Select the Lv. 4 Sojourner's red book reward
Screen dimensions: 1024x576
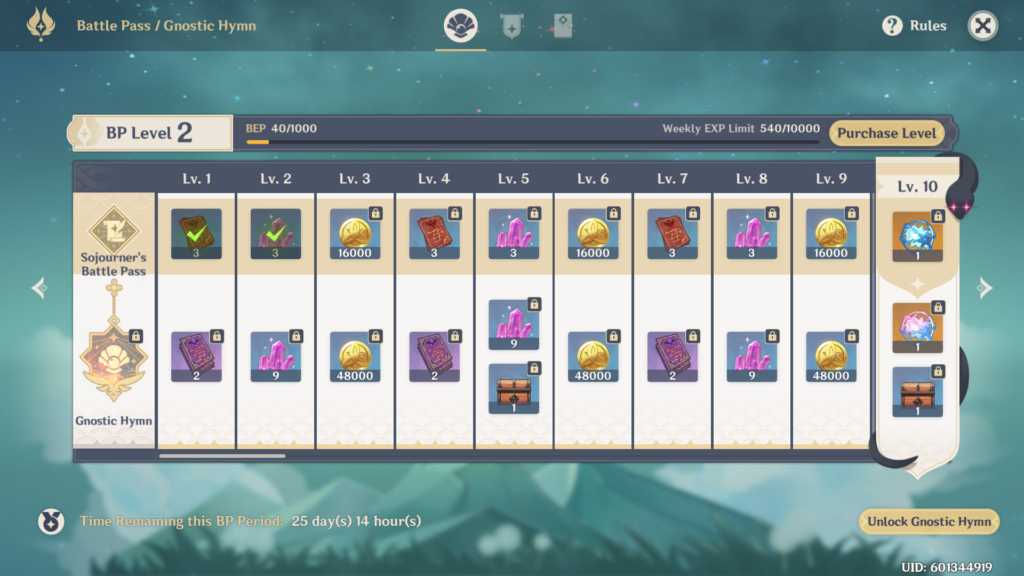point(434,234)
